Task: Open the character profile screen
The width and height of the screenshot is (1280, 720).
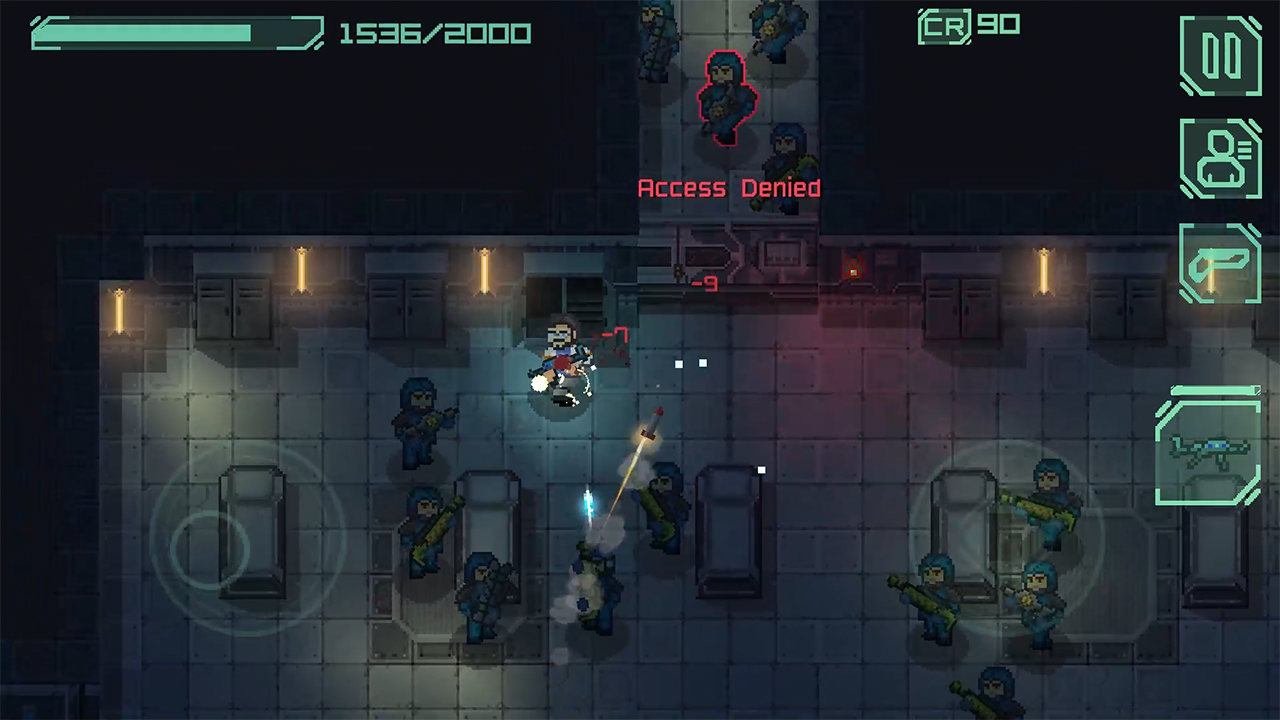Action: point(1220,158)
